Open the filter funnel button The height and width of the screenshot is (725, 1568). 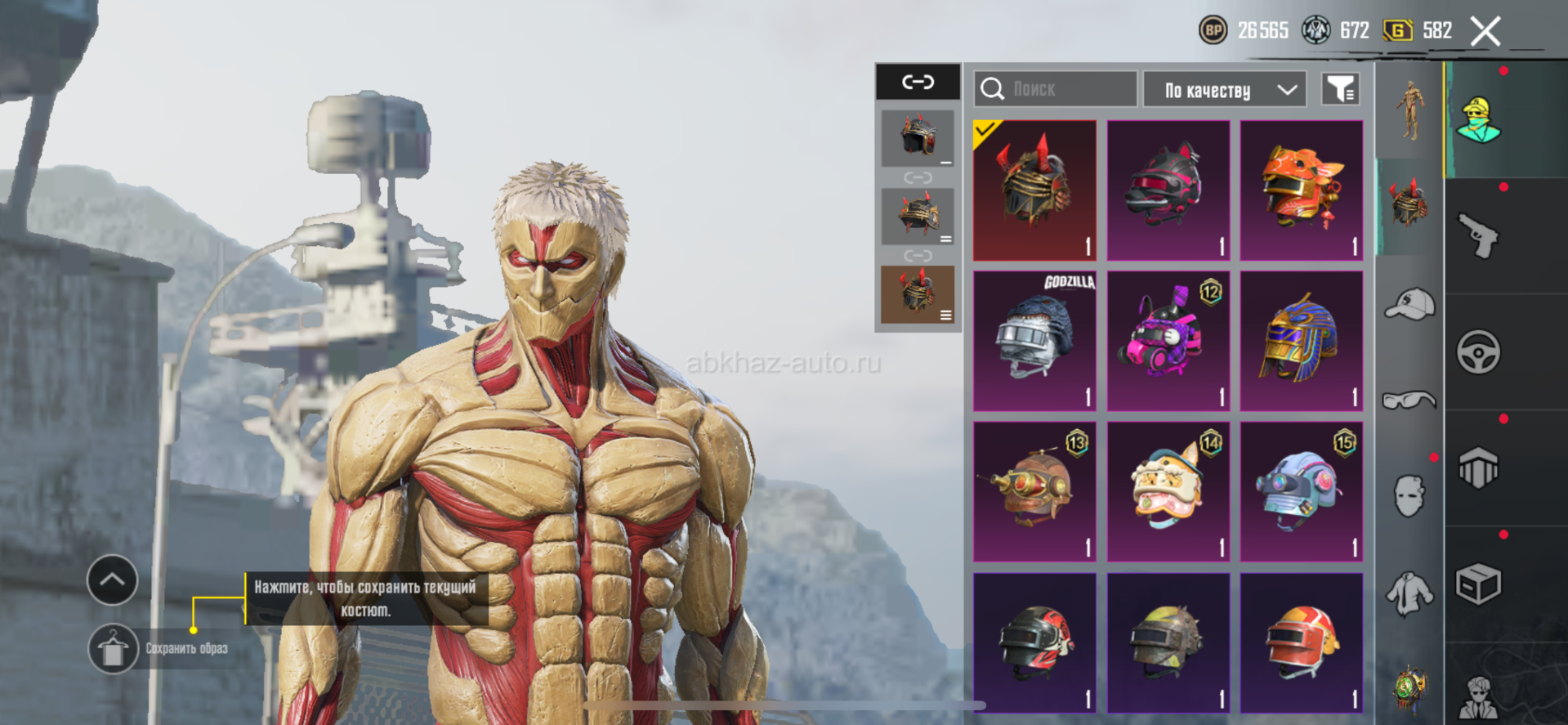click(1340, 89)
